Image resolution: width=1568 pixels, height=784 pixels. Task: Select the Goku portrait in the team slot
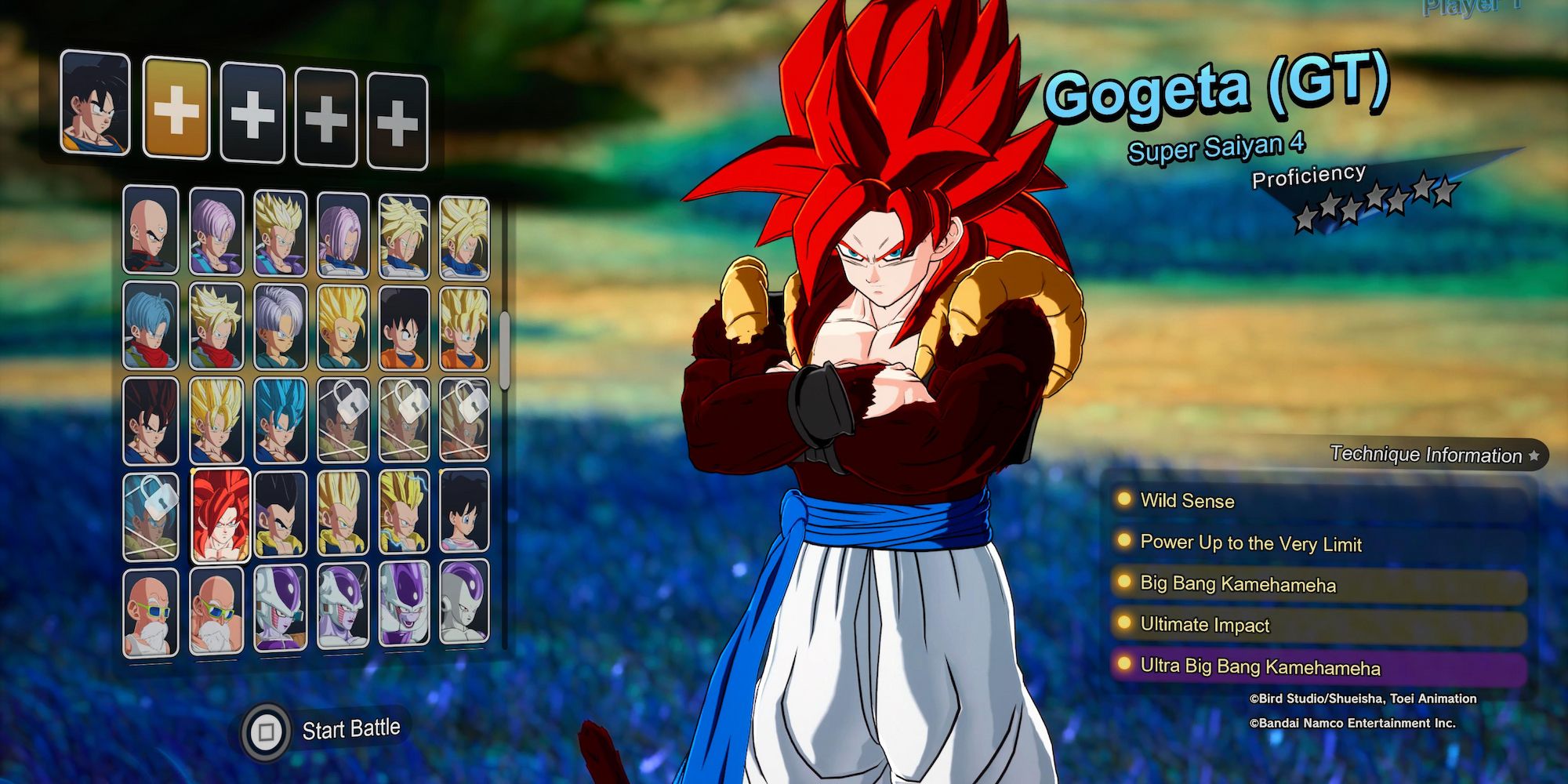[x=95, y=103]
